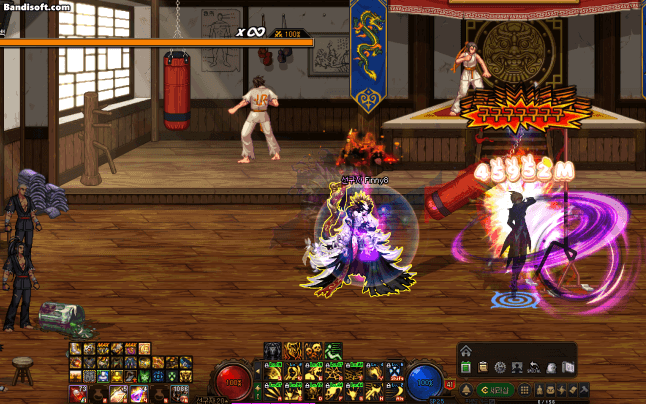This screenshot has width=646, height=404.
Task: Click the hammer icon in the bottom bar
Action: click(x=583, y=389)
